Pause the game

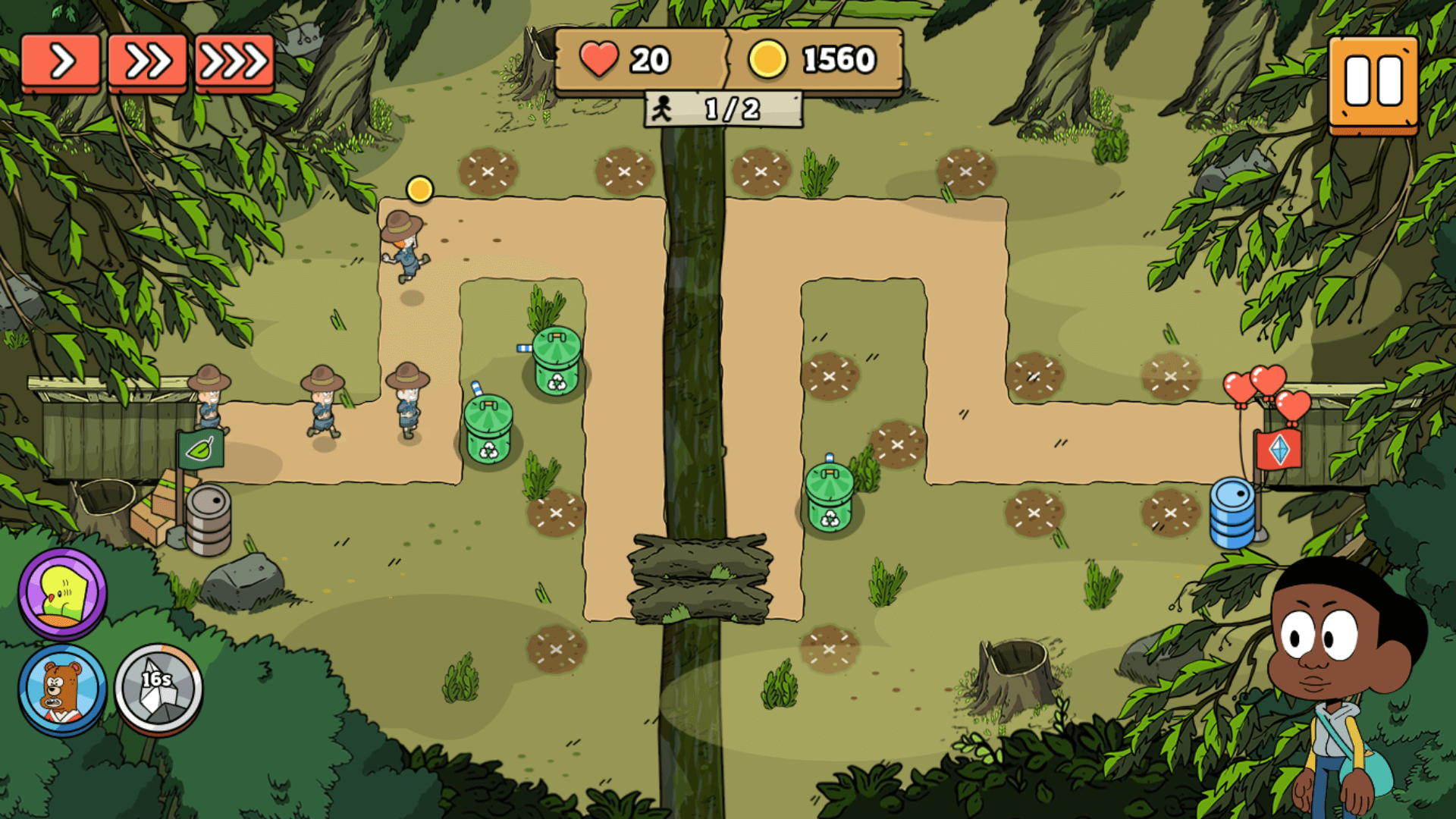click(1373, 82)
